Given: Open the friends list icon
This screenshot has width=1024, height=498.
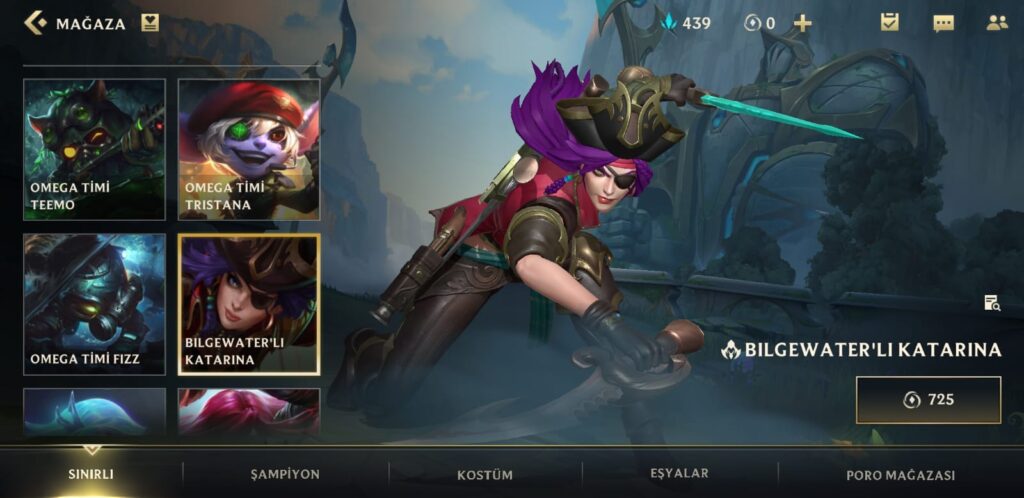Looking at the screenshot, I should click(x=996, y=22).
